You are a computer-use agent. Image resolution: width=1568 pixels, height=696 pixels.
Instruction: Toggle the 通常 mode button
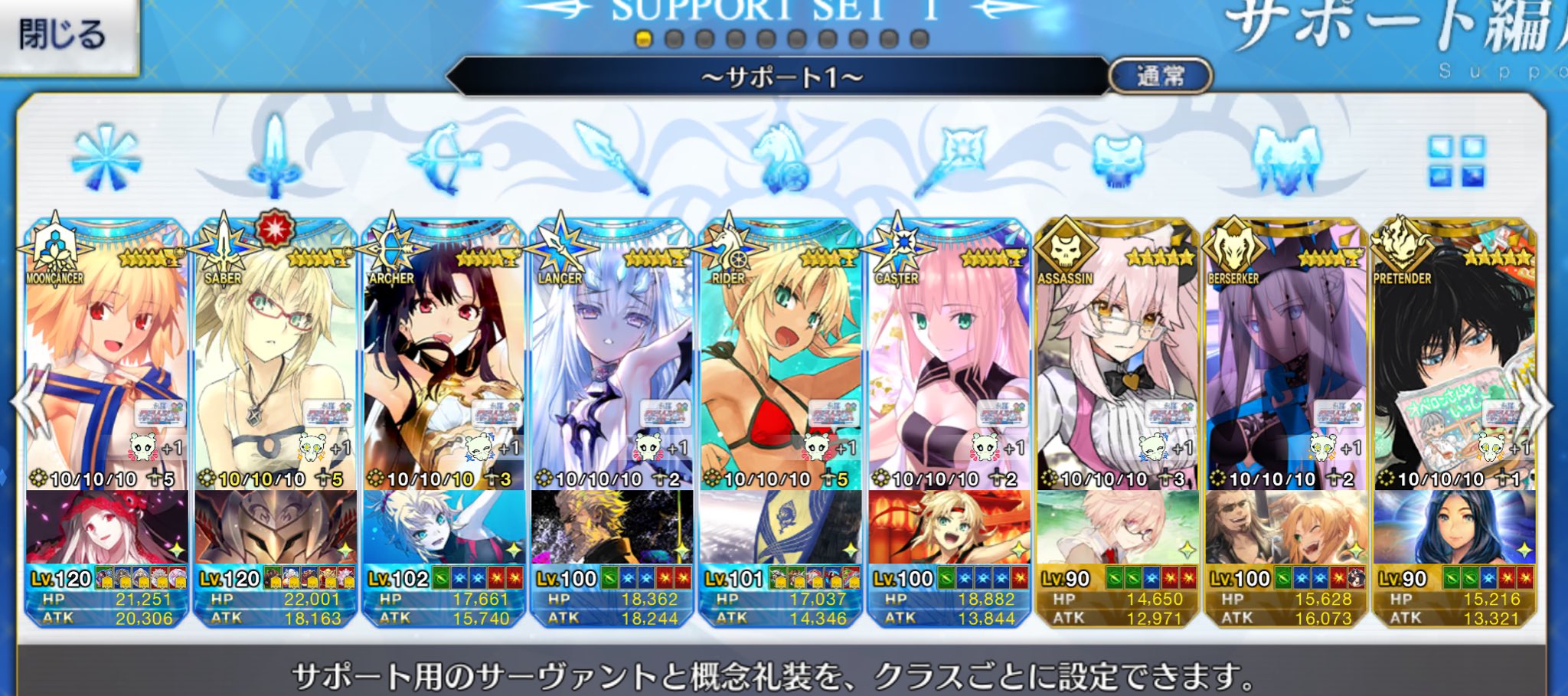click(x=1160, y=76)
